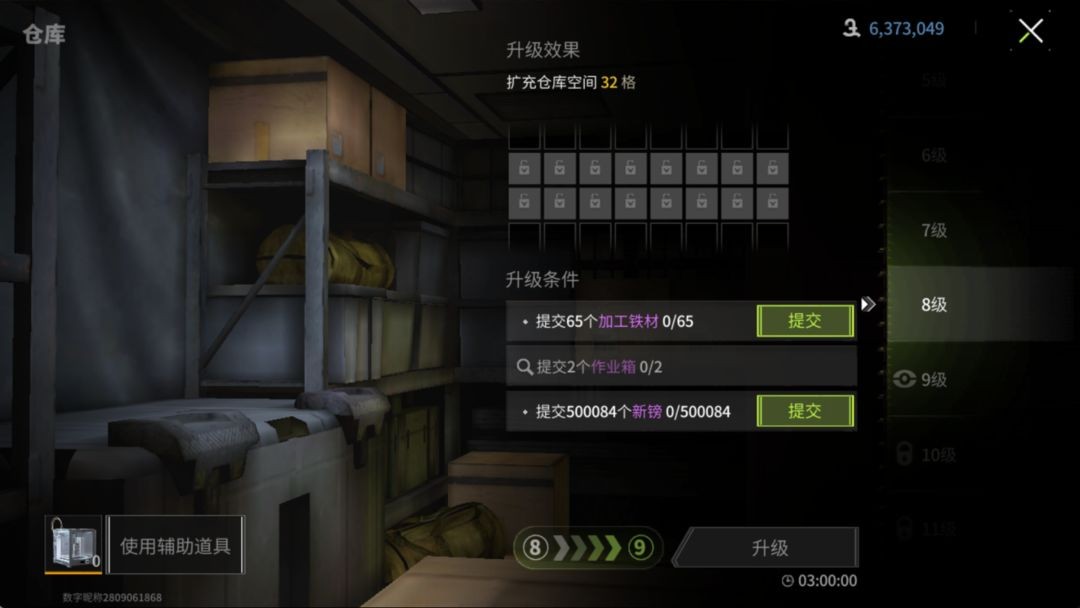The width and height of the screenshot is (1080, 608).
Task: Submit the 加工铁材 materials
Action: 805,321
